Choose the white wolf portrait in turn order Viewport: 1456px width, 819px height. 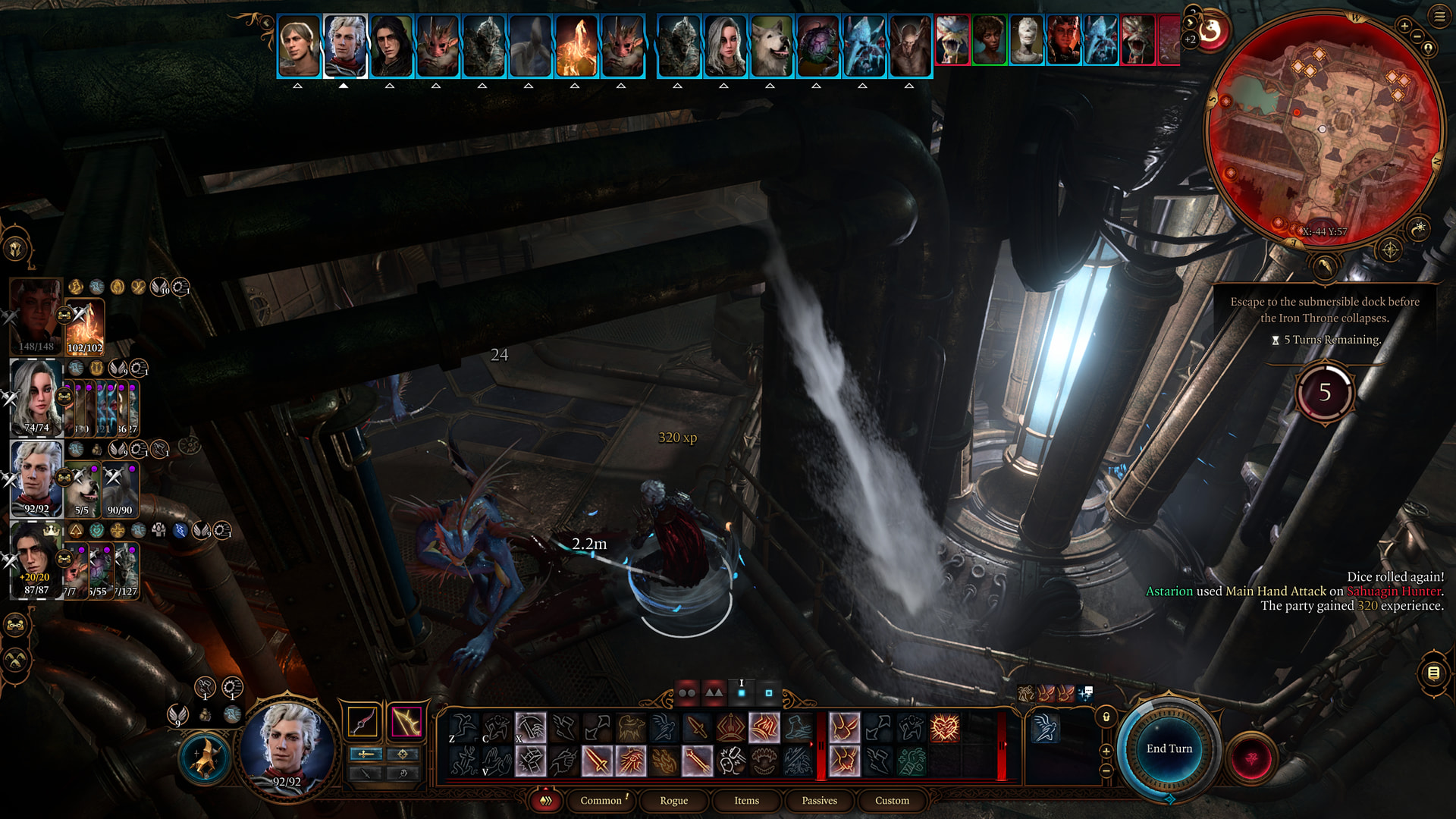771,45
